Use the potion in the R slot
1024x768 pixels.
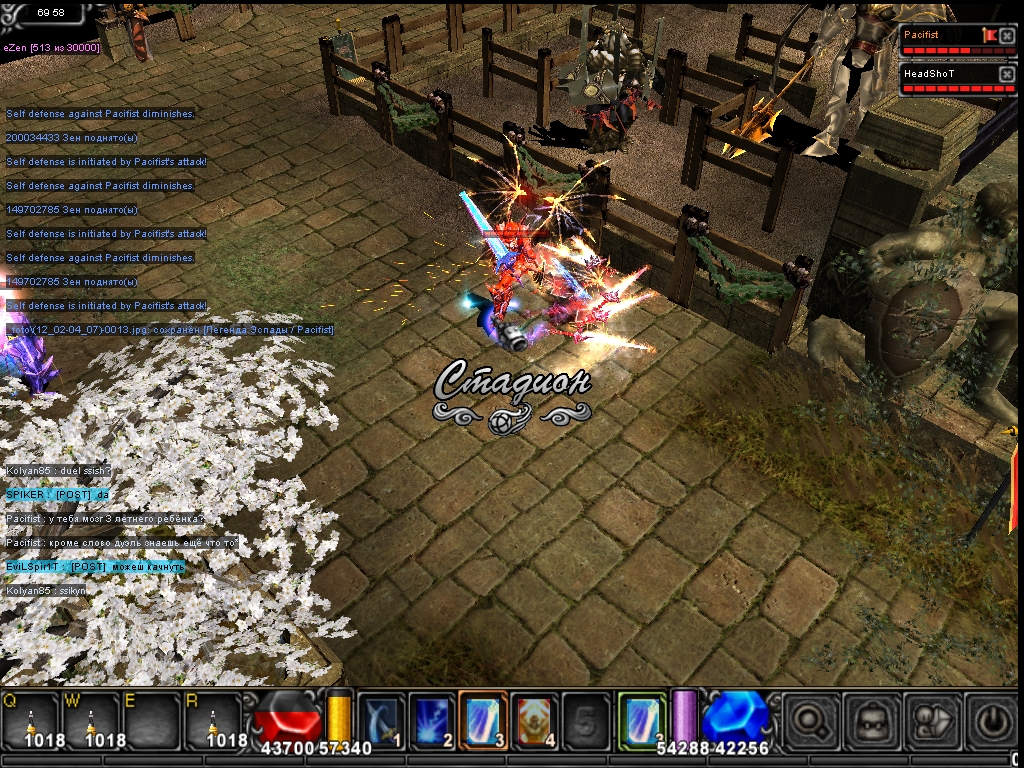[213, 720]
